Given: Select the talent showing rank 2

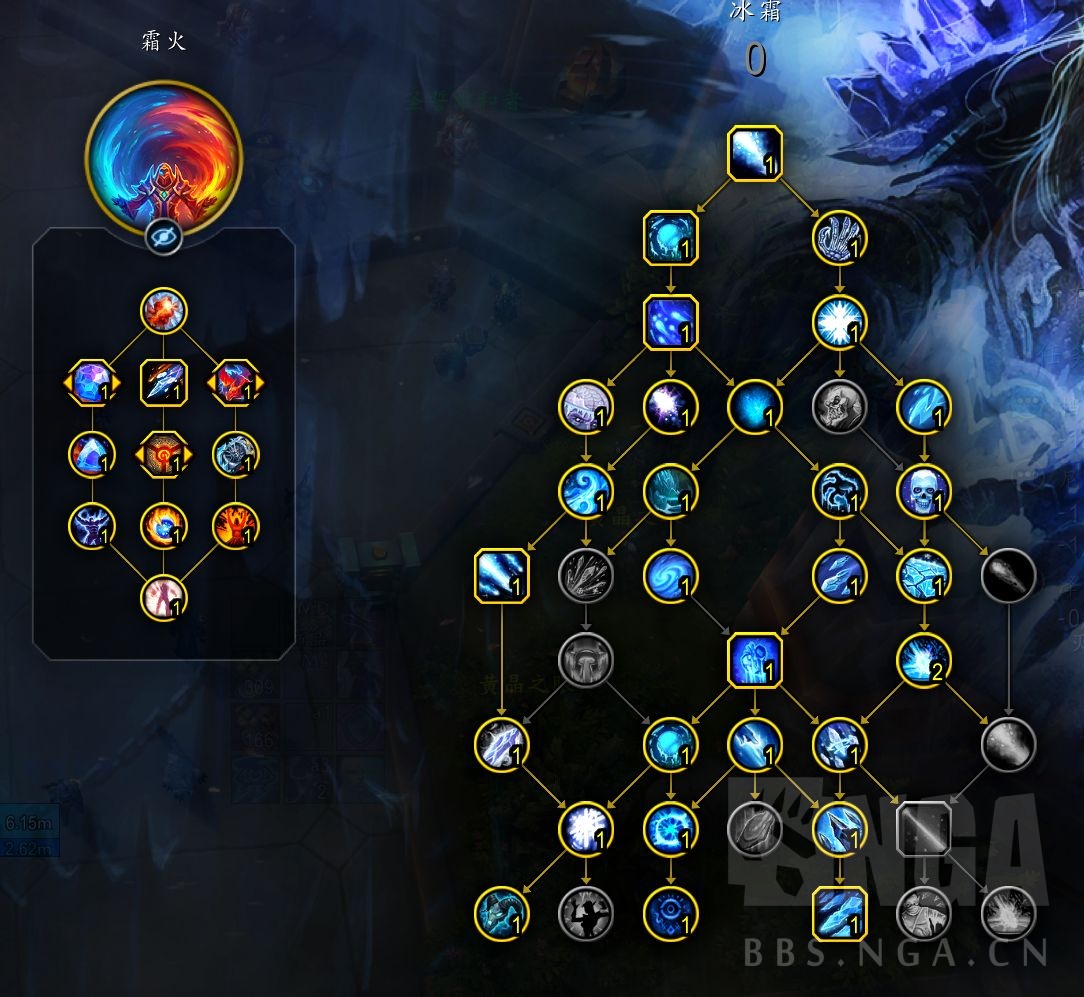Looking at the screenshot, I should (x=923, y=660).
